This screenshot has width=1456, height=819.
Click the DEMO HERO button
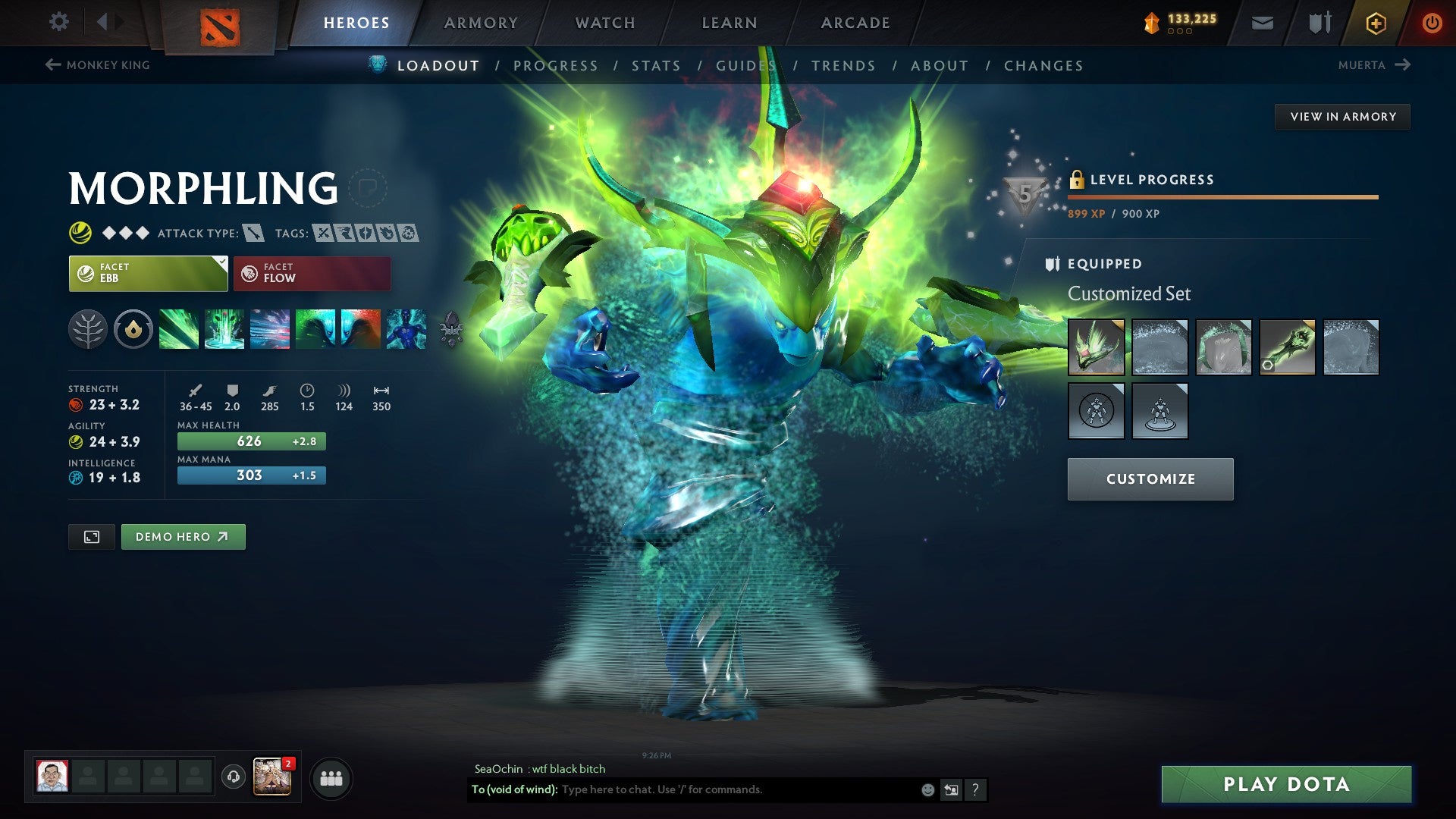point(183,536)
